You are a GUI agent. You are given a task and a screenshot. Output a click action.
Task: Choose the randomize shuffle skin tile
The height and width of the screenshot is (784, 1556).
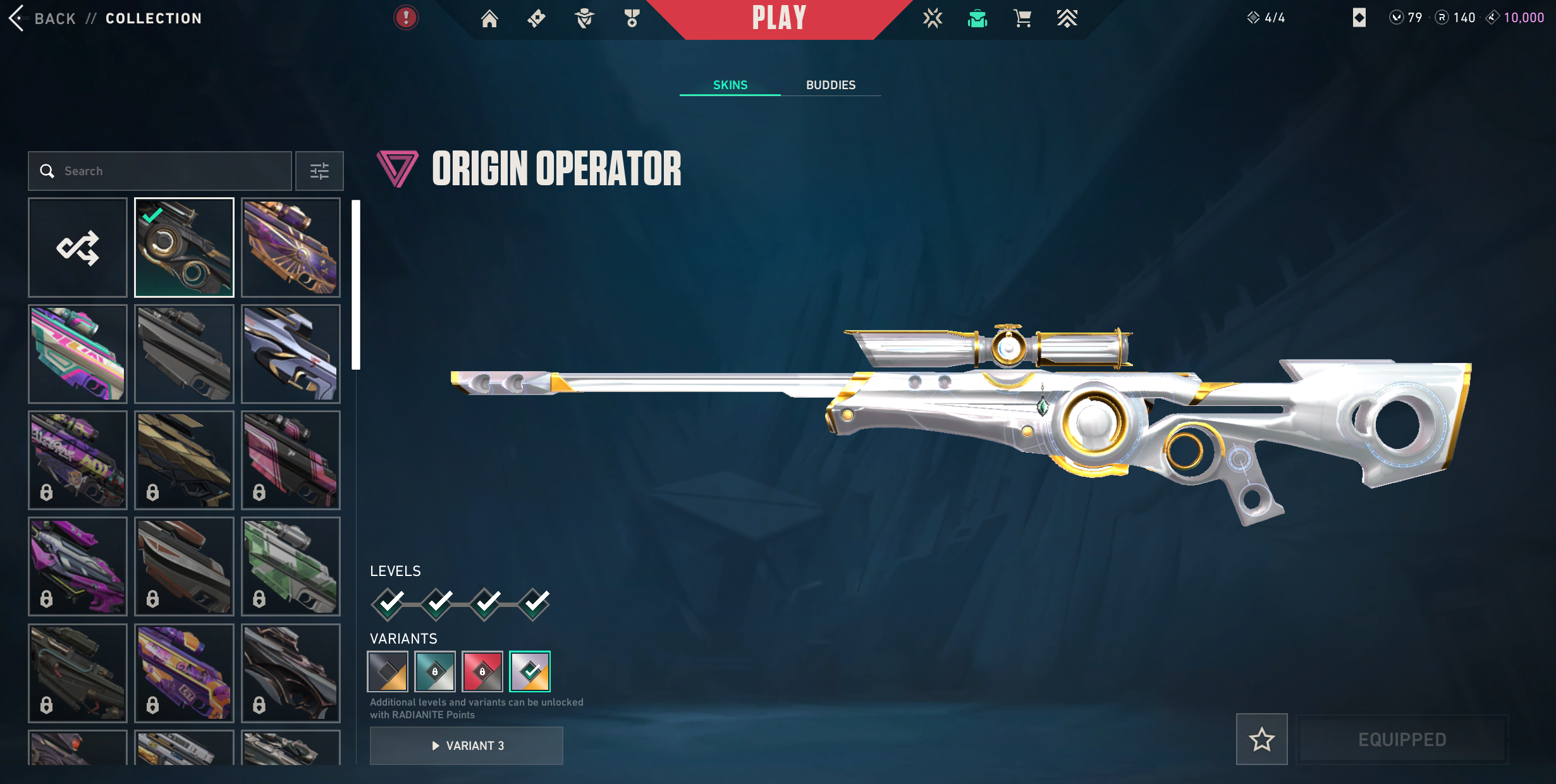[x=78, y=247]
